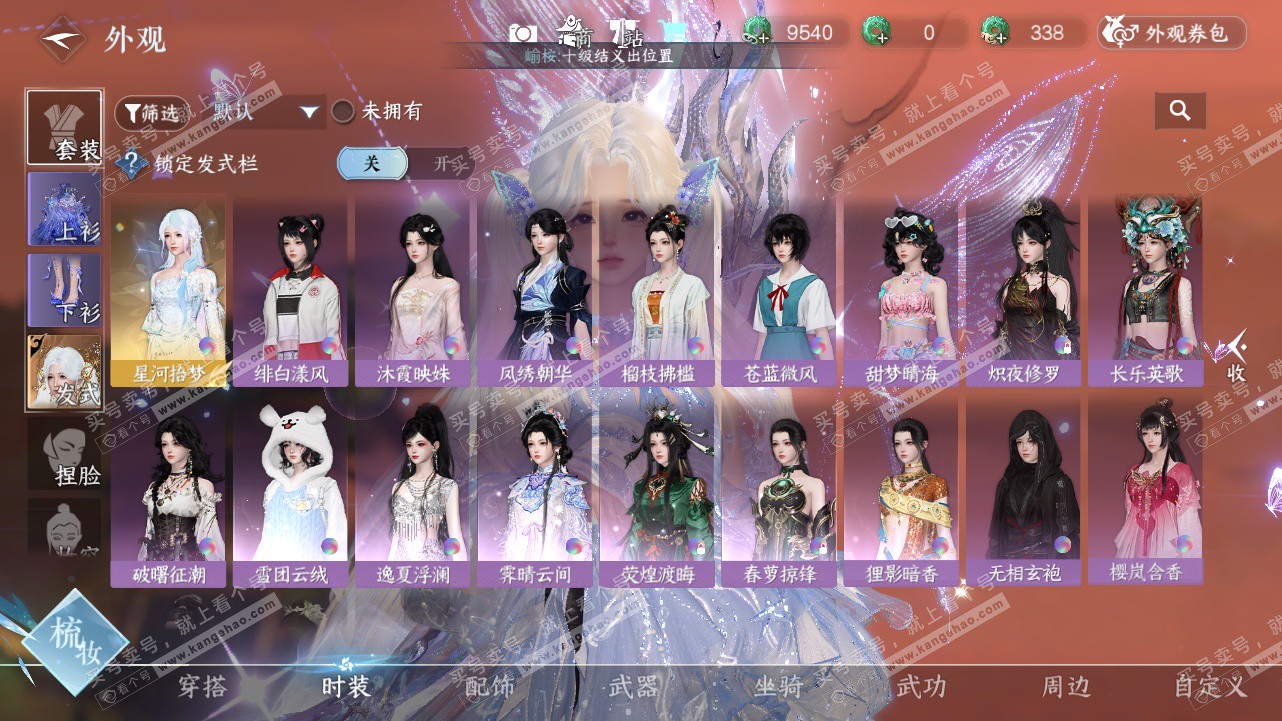Open the 外观券包 voucher pack
The width and height of the screenshot is (1282, 721).
tap(1172, 33)
